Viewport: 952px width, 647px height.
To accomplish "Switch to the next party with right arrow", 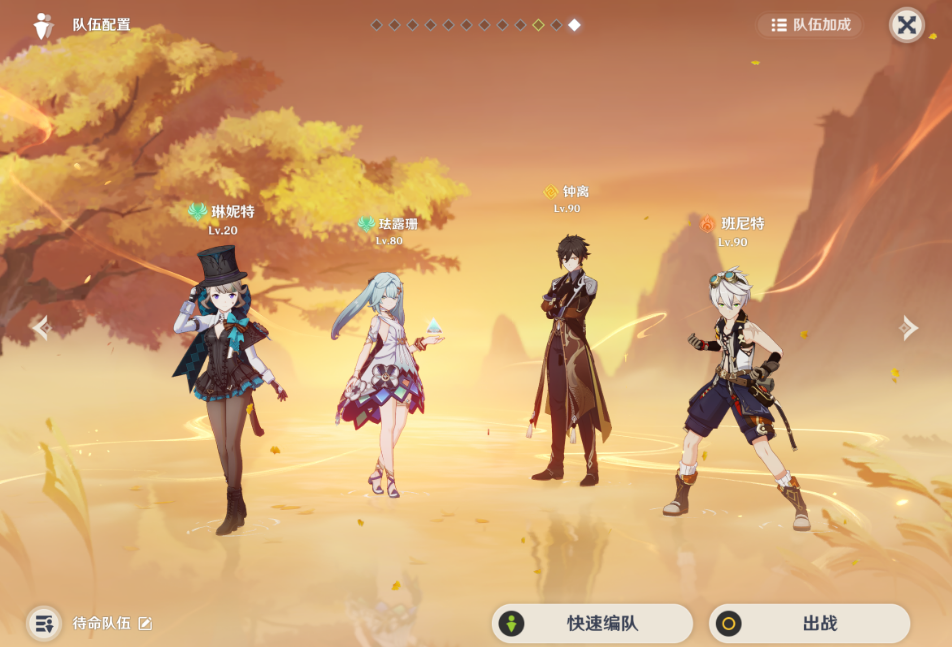I will (x=908, y=327).
